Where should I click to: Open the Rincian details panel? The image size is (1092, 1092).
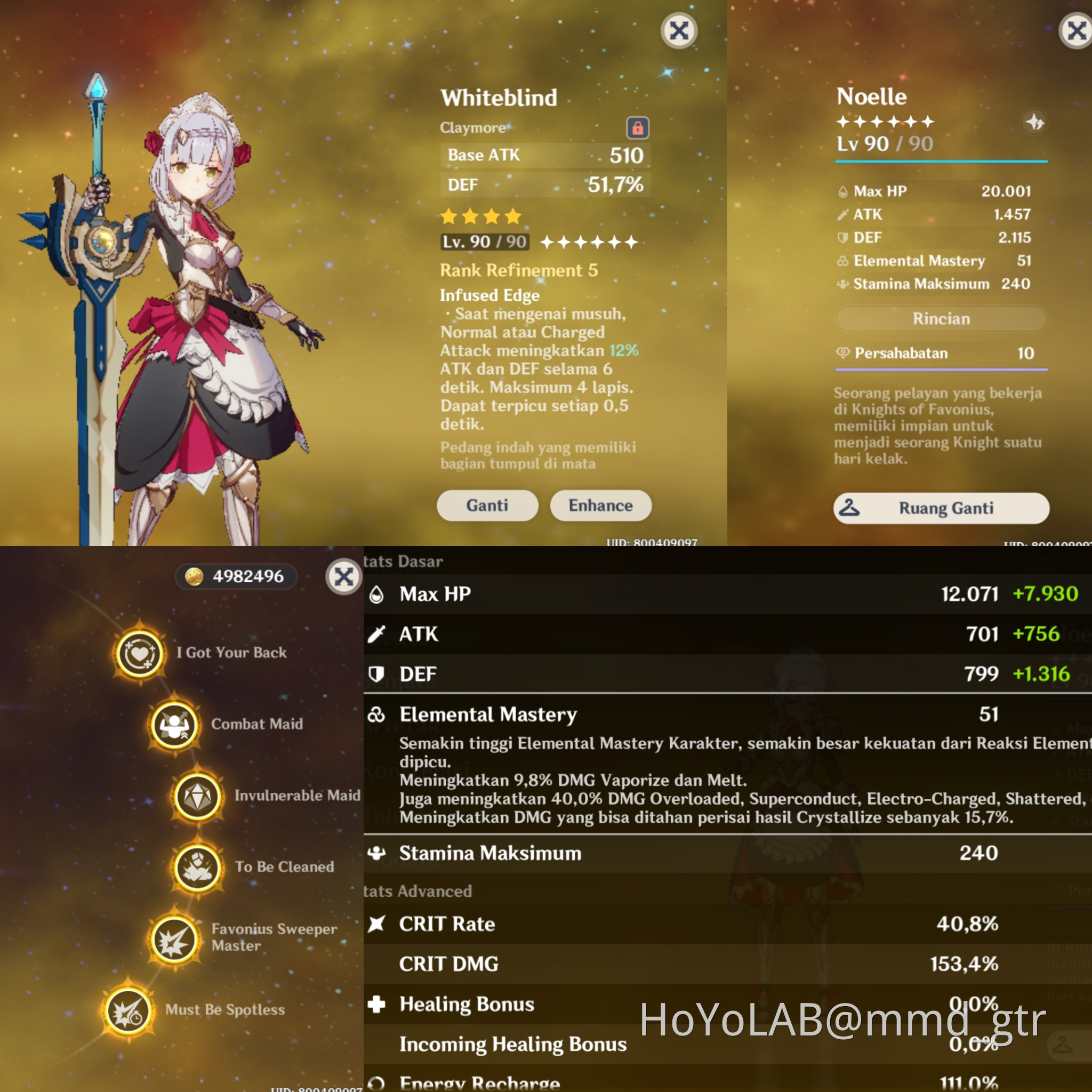tap(941, 318)
